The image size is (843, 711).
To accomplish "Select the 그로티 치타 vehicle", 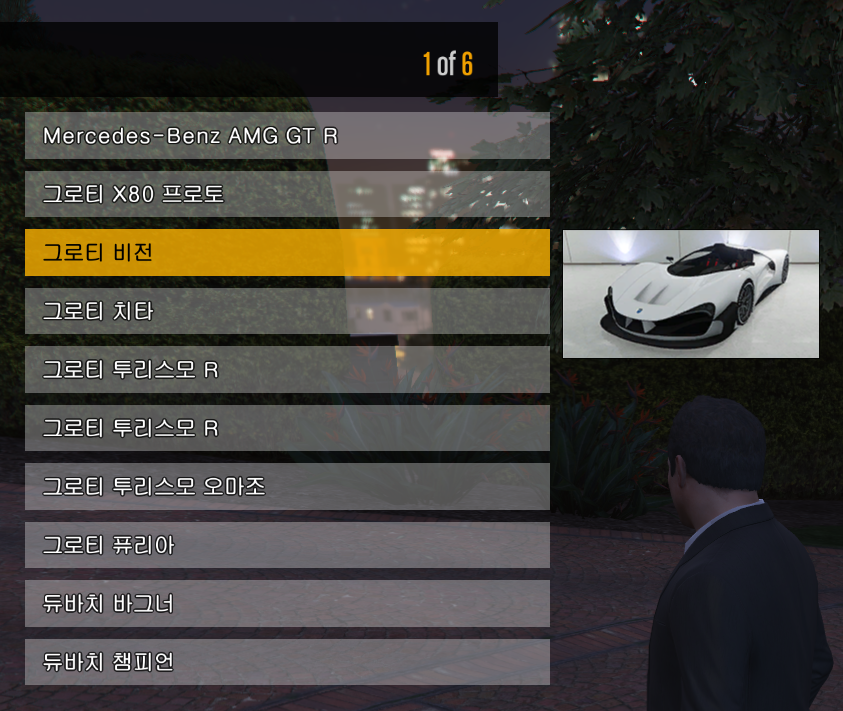I will (x=287, y=311).
